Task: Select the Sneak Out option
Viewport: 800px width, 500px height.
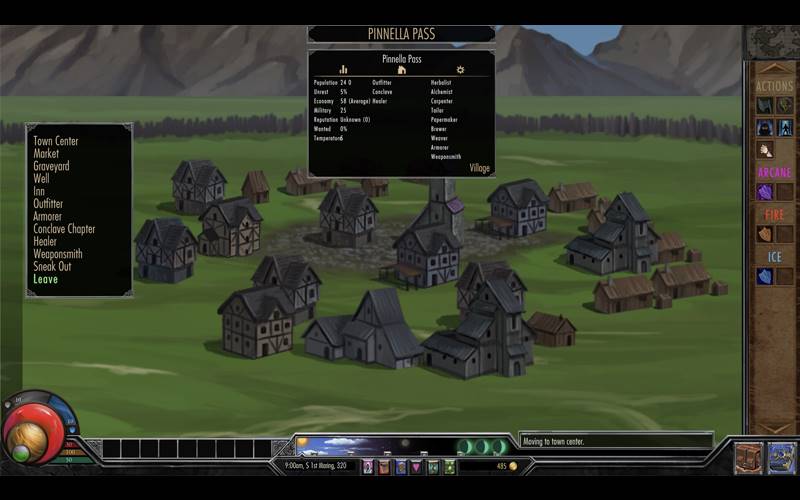Action: point(52,266)
